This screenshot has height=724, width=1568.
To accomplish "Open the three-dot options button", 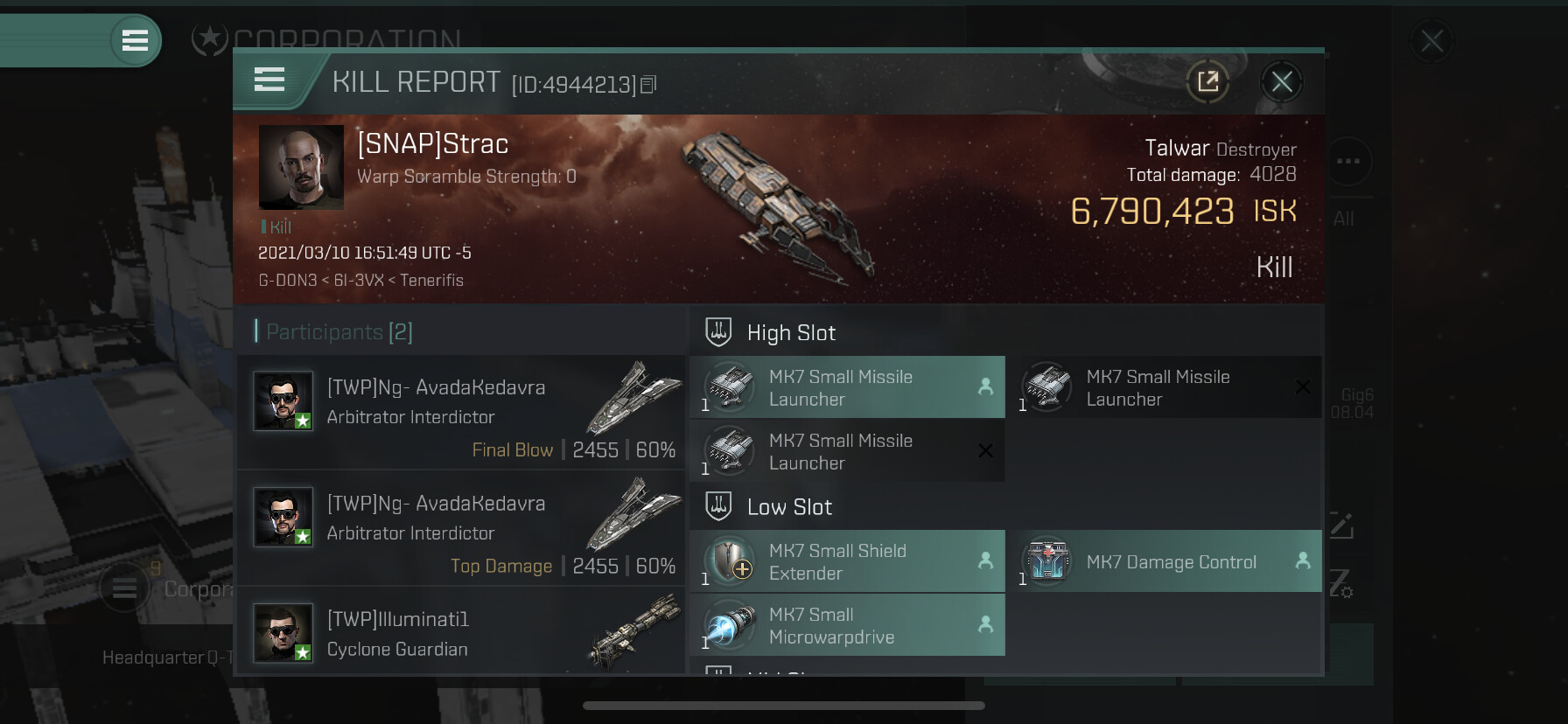I will tap(1348, 162).
